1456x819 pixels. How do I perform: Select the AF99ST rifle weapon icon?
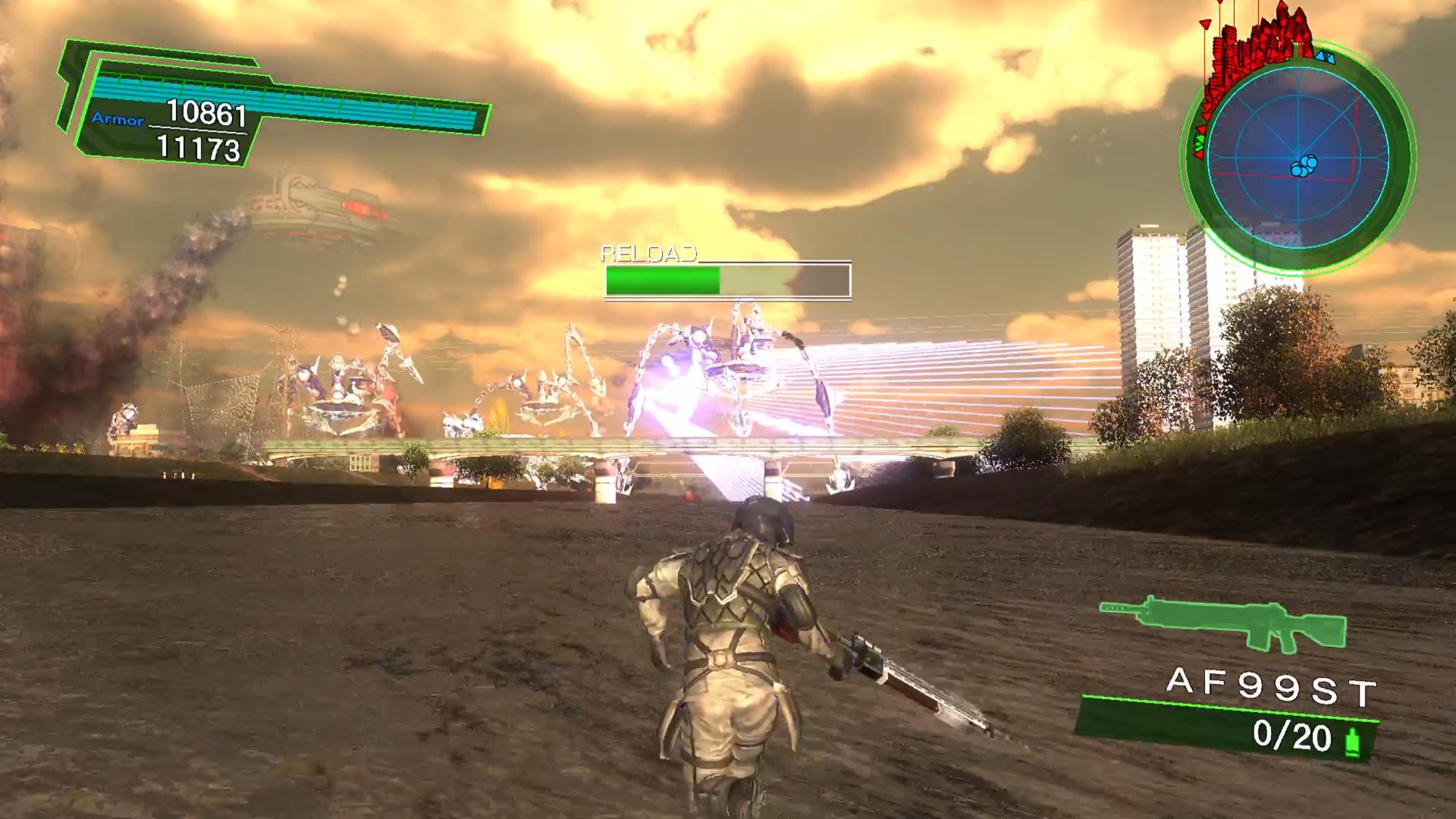[1222, 624]
